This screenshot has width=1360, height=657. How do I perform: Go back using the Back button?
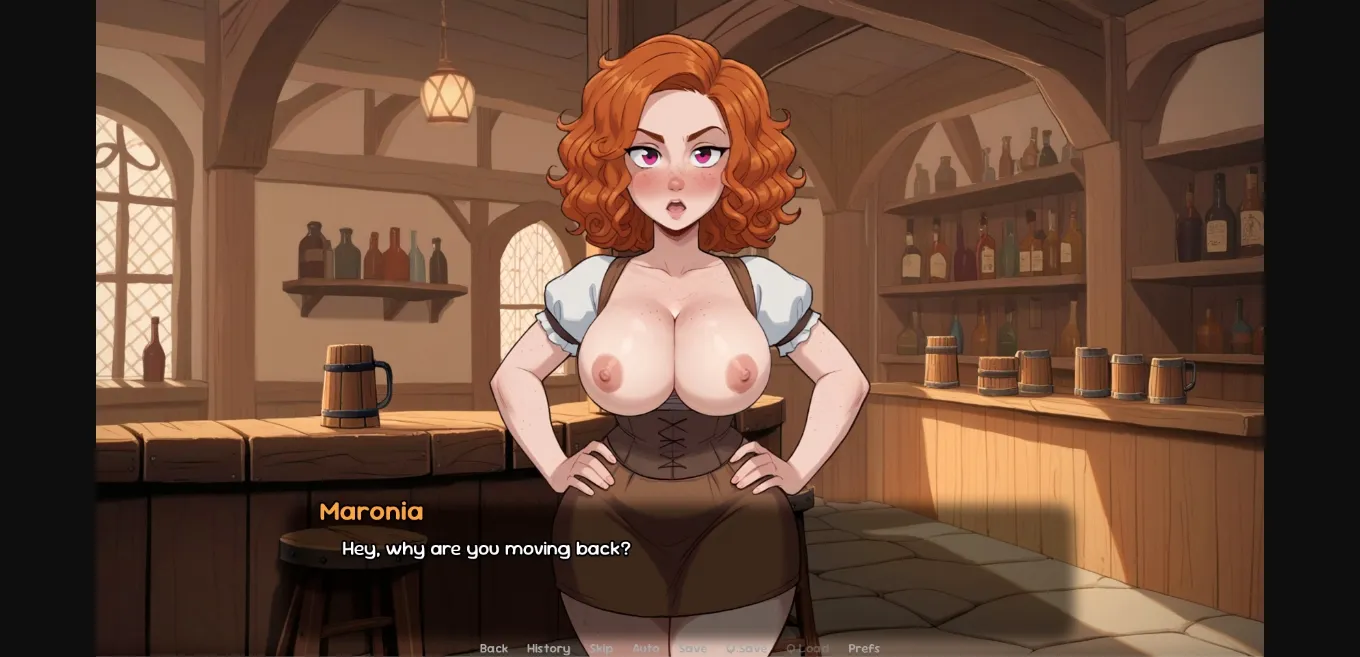coord(494,648)
